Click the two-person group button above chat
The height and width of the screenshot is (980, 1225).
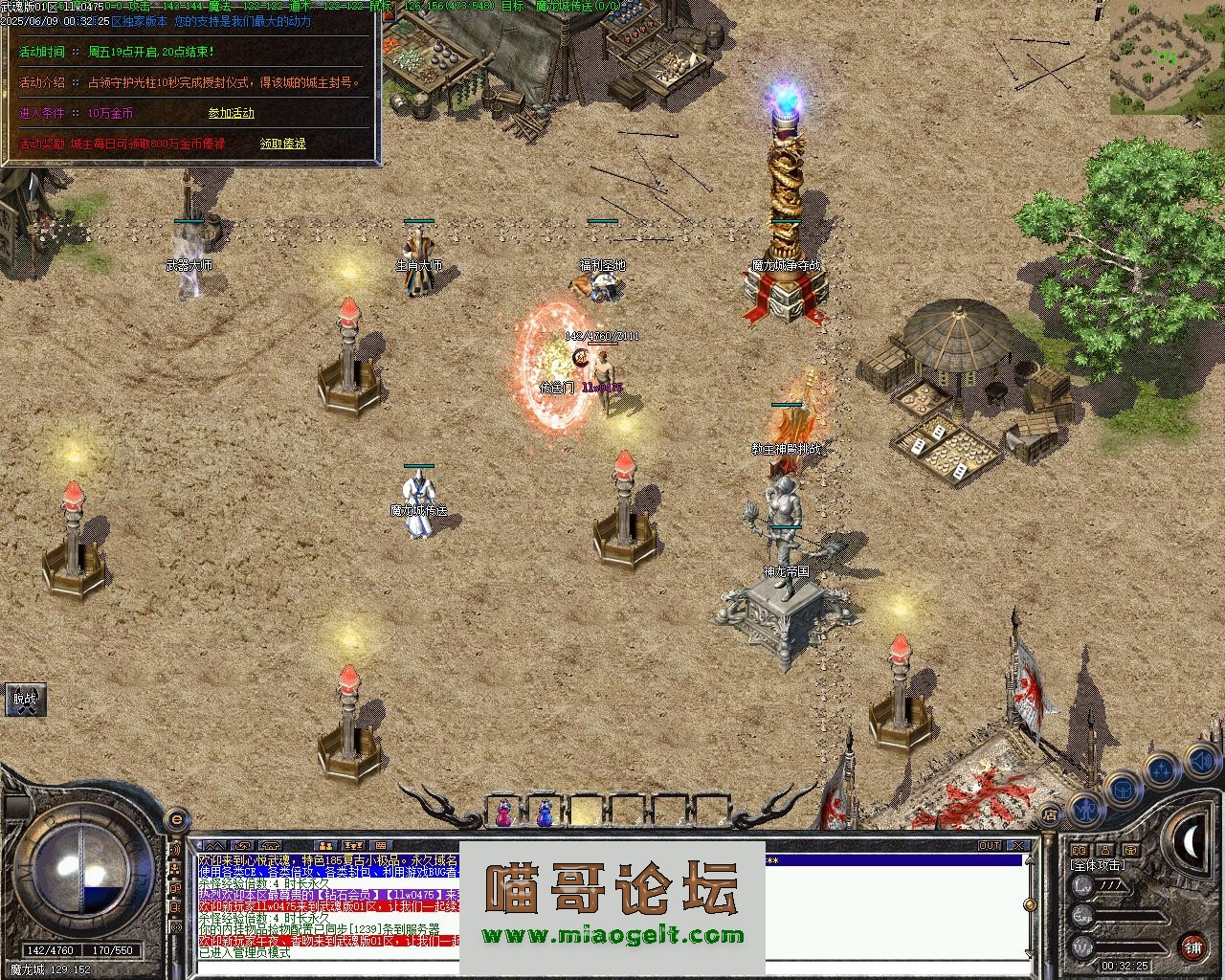[x=325, y=846]
